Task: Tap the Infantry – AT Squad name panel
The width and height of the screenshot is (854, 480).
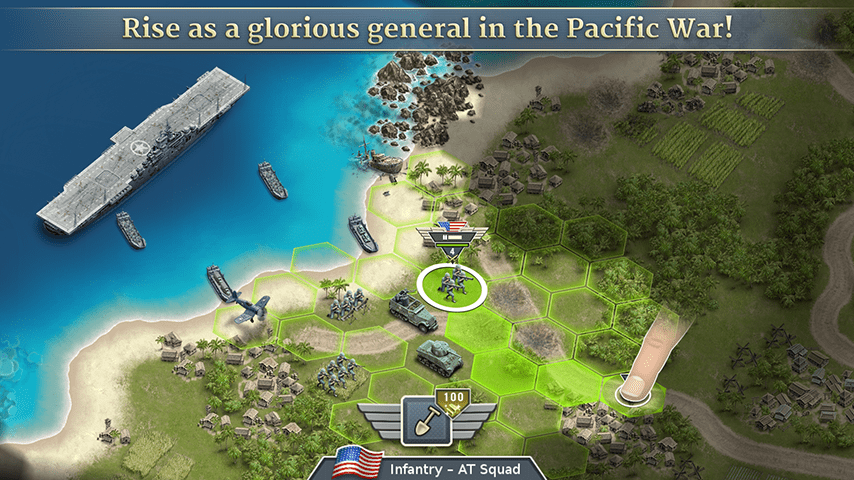Action: [x=439, y=466]
